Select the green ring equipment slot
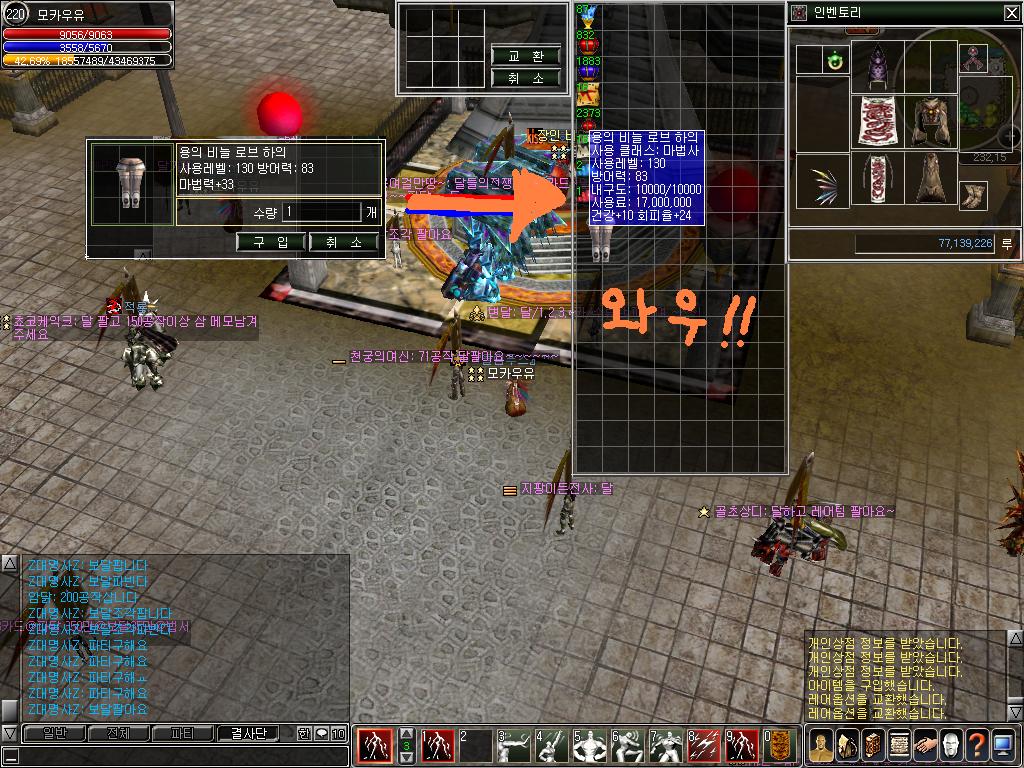Viewport: 1024px width, 768px height. (x=832, y=61)
